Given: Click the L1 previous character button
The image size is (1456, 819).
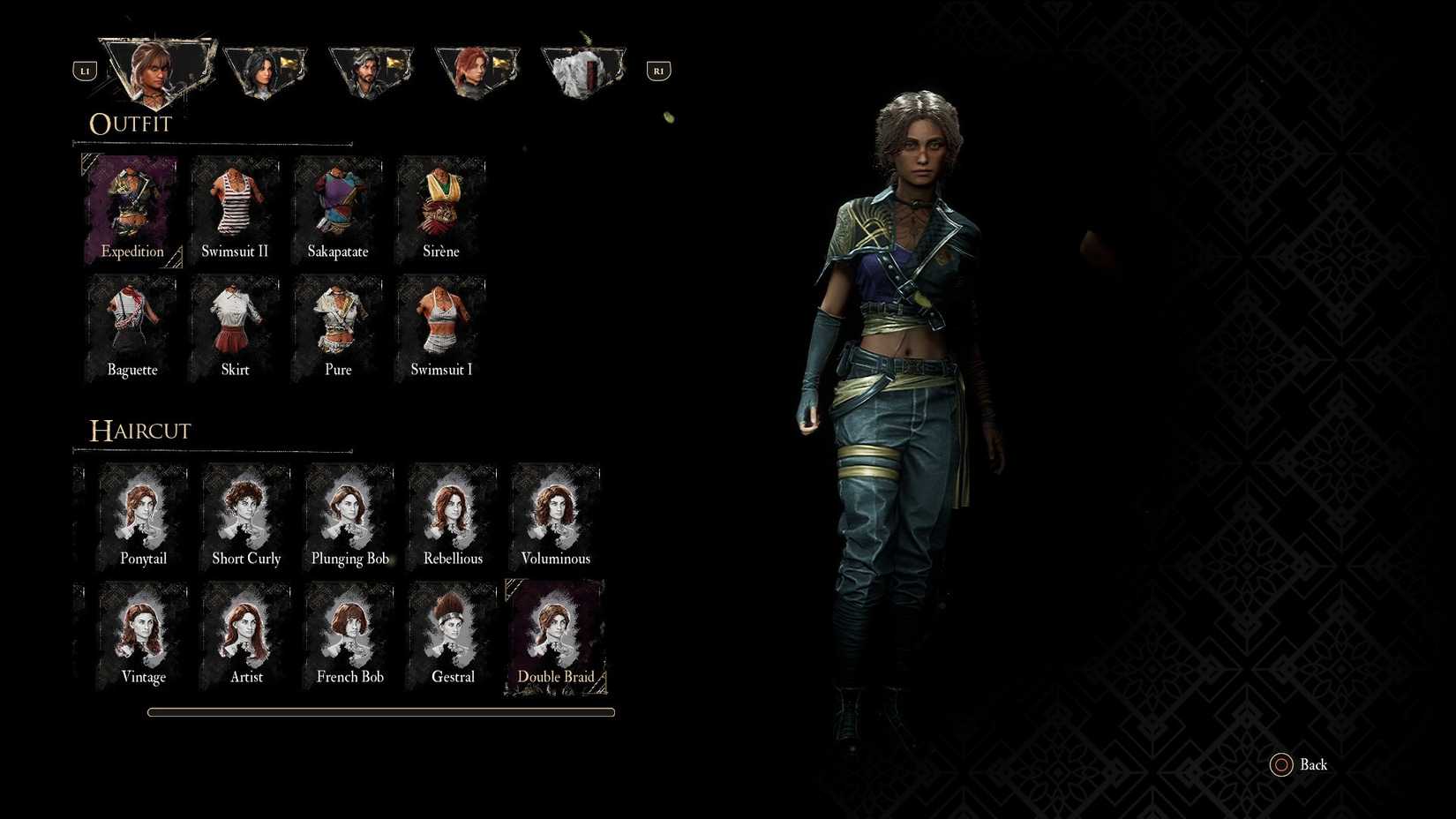Looking at the screenshot, I should click(85, 70).
